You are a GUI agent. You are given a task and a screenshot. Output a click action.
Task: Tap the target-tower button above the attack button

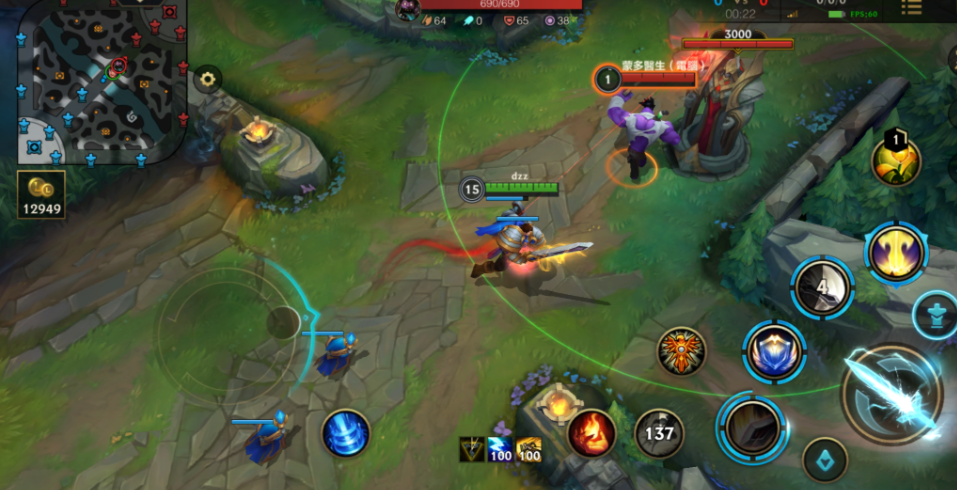pos(937,313)
